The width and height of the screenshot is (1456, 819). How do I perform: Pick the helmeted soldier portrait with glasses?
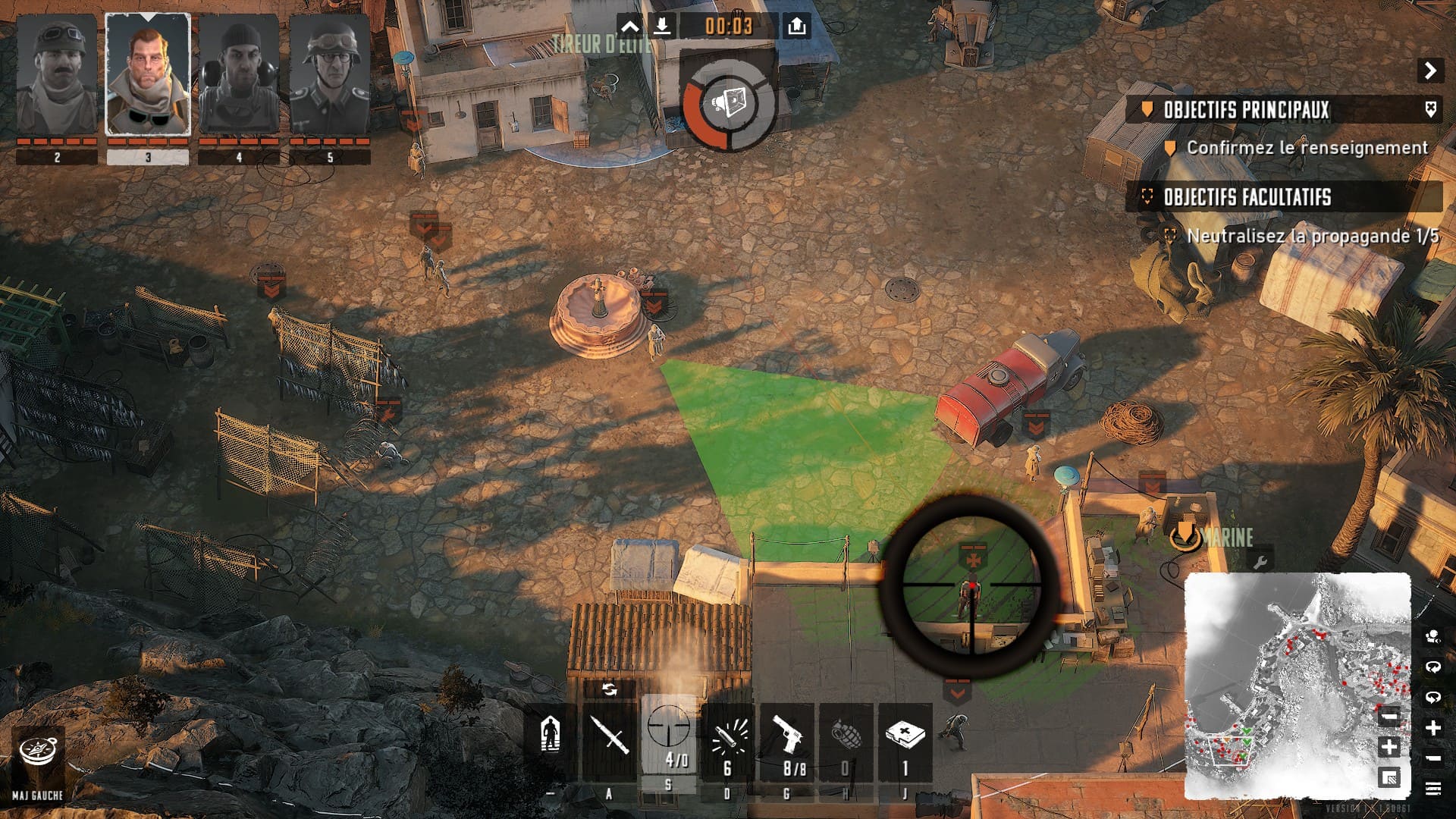330,76
